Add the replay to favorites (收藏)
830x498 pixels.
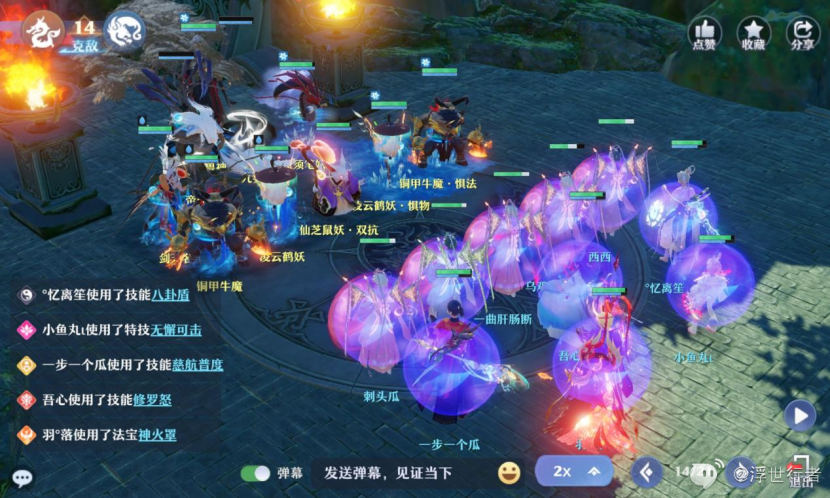[x=753, y=33]
